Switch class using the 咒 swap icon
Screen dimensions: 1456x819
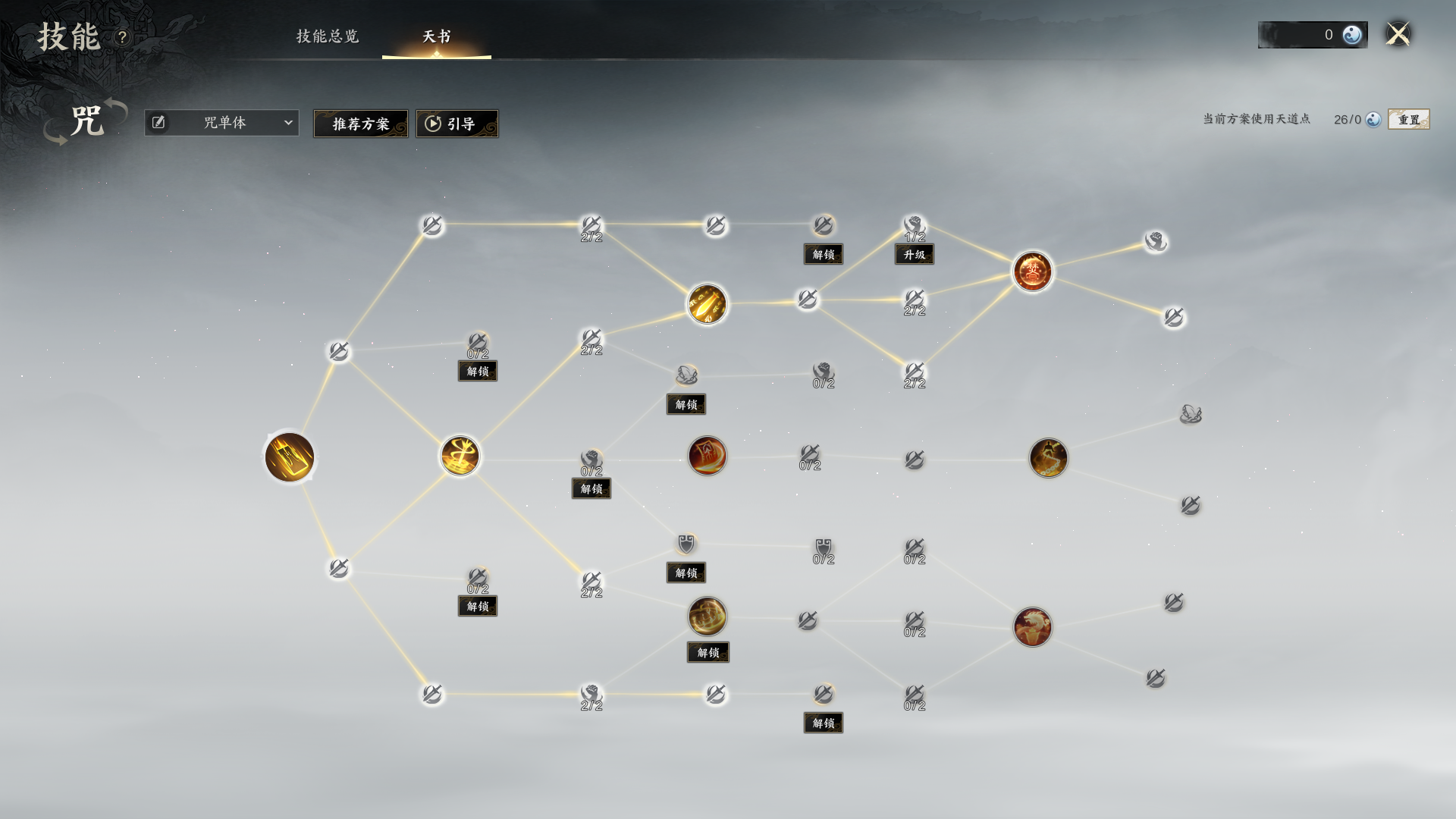(86, 121)
